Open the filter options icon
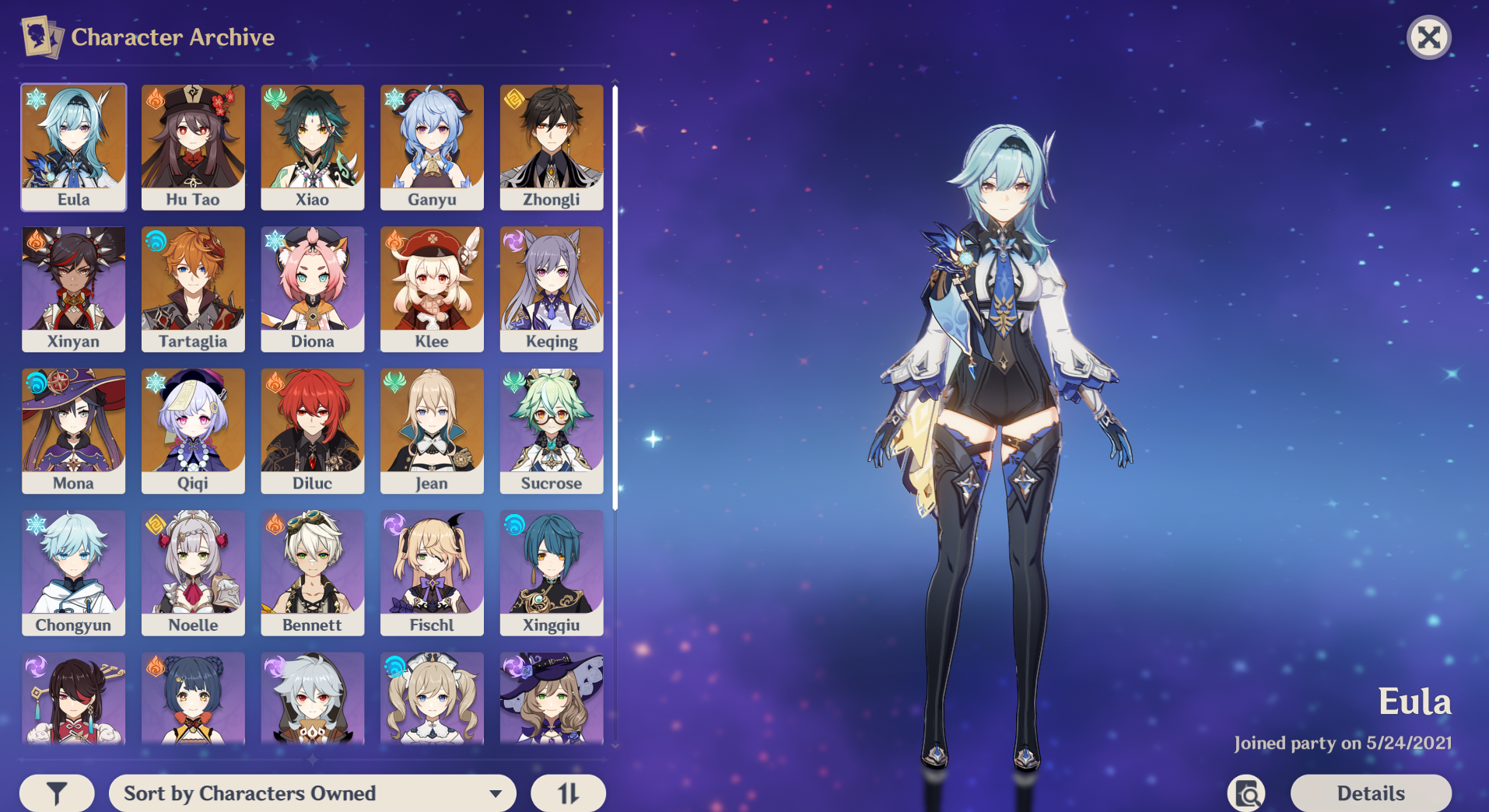This screenshot has width=1489, height=812. point(55,793)
